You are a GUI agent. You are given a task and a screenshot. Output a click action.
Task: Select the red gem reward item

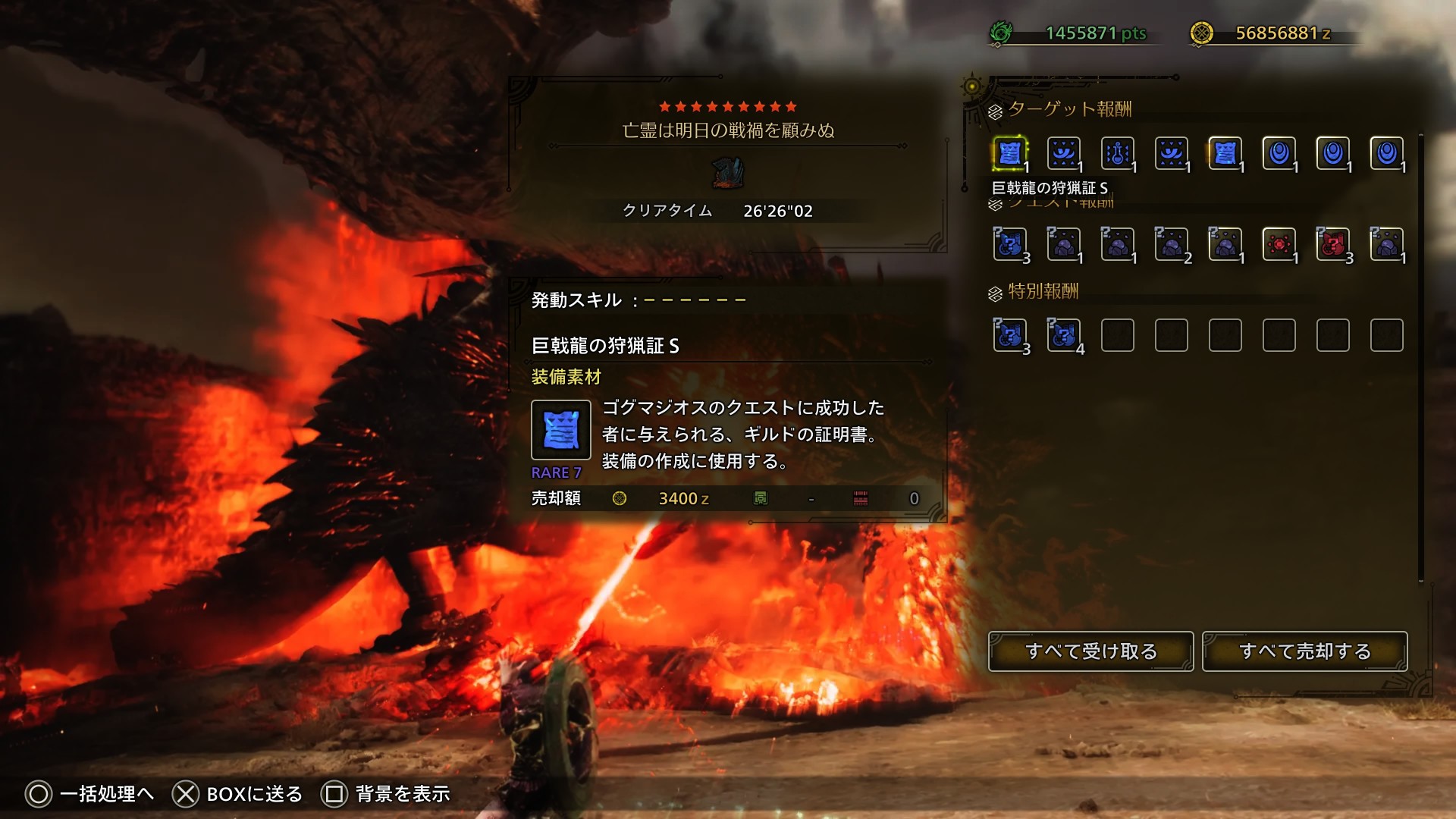pyautogui.click(x=1279, y=244)
